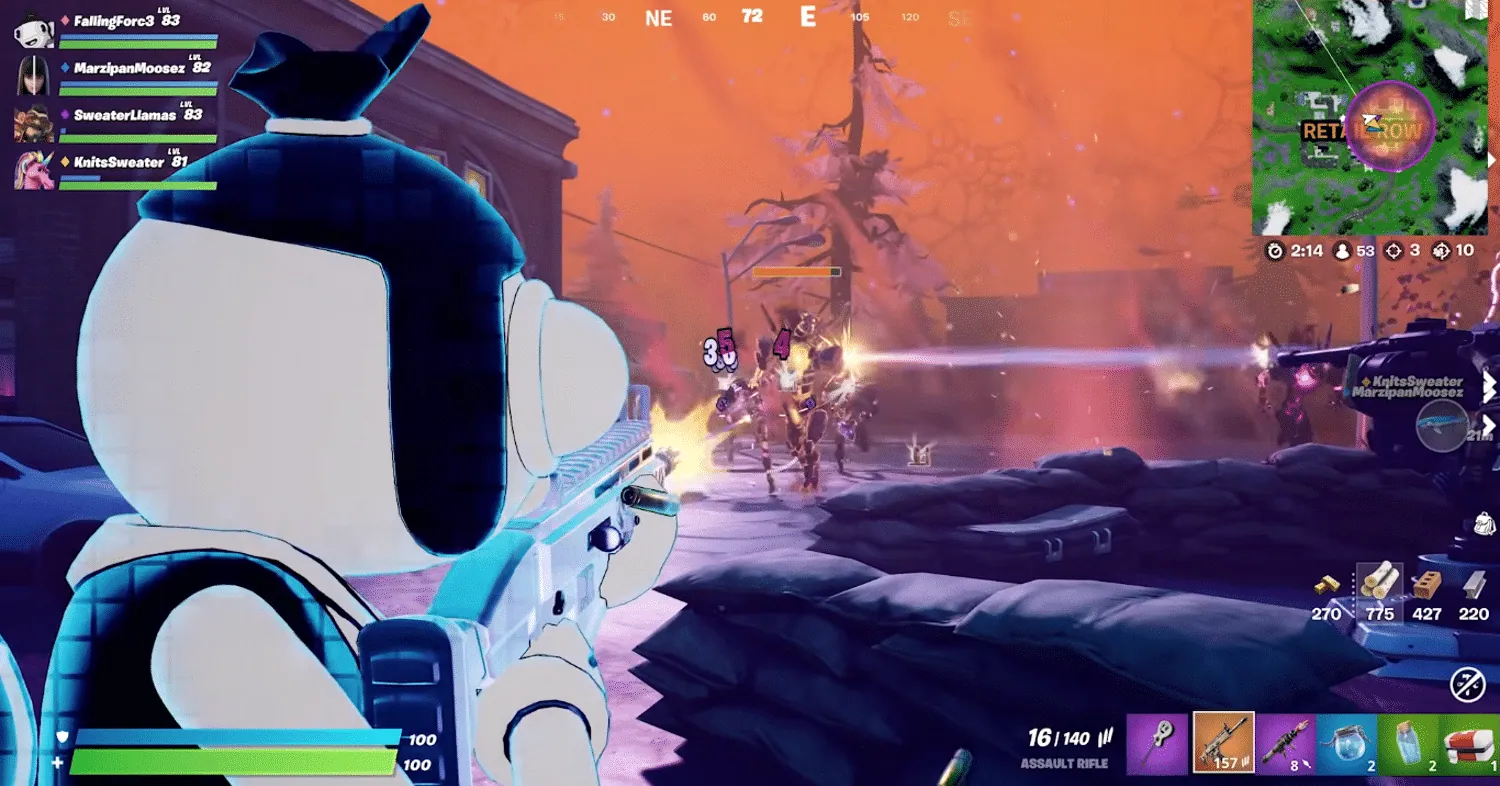
Task: Select the brick building material
Action: point(1426,585)
